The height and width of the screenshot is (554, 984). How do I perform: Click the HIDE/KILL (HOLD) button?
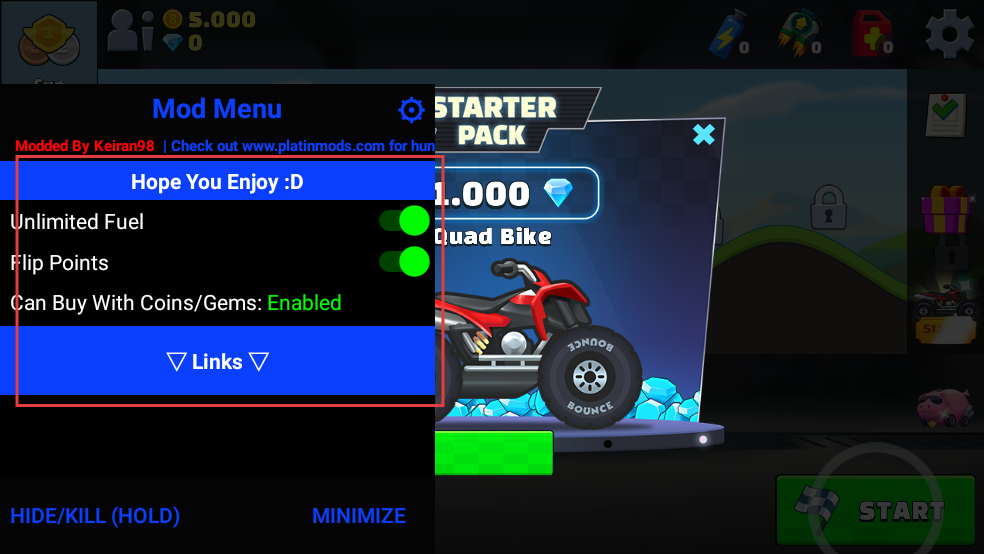95,516
